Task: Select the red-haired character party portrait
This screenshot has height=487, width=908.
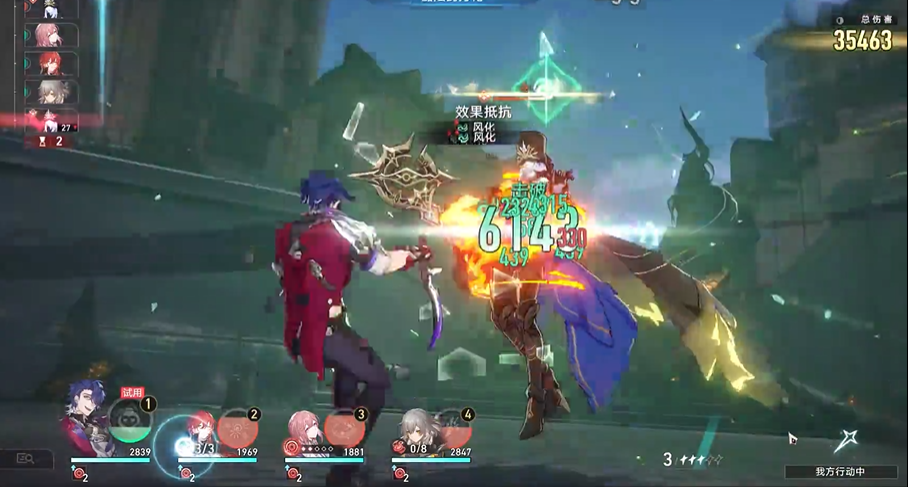Action: (200, 425)
